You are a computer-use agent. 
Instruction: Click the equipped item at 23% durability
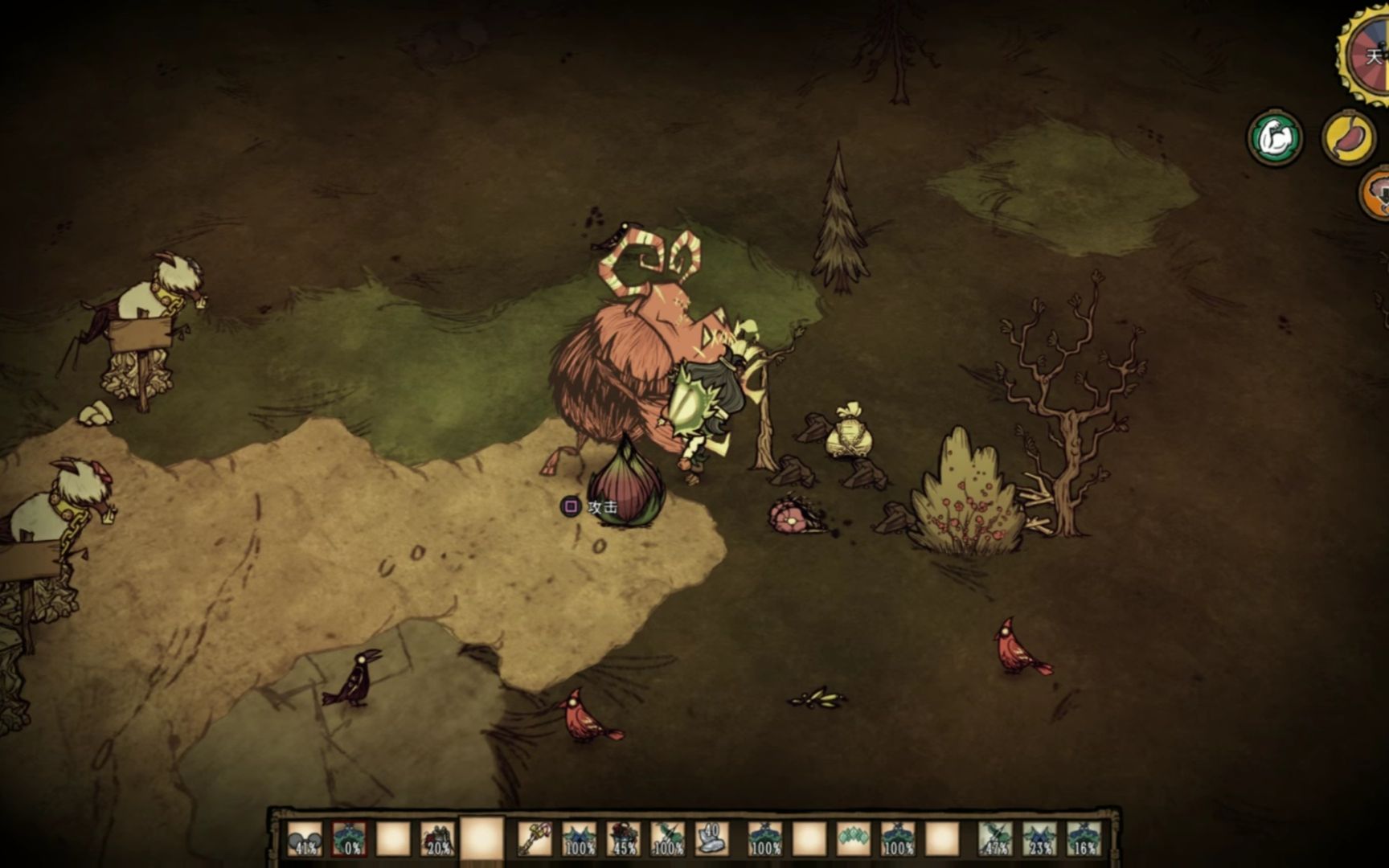click(x=1039, y=839)
